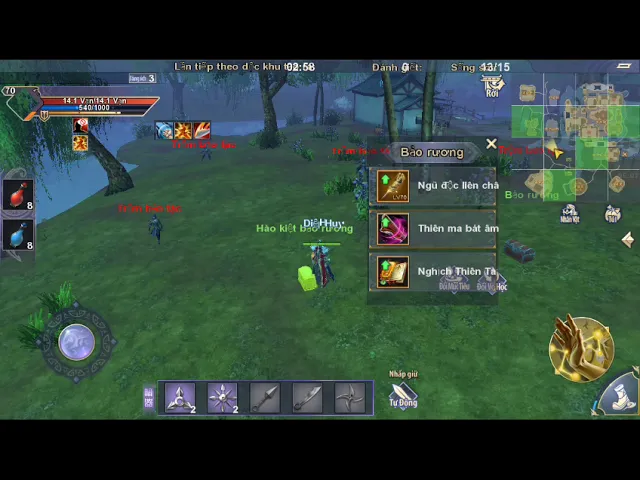Viewport: 640px width, 480px height.
Task: Use the blue mana potion
Action: 18,236
